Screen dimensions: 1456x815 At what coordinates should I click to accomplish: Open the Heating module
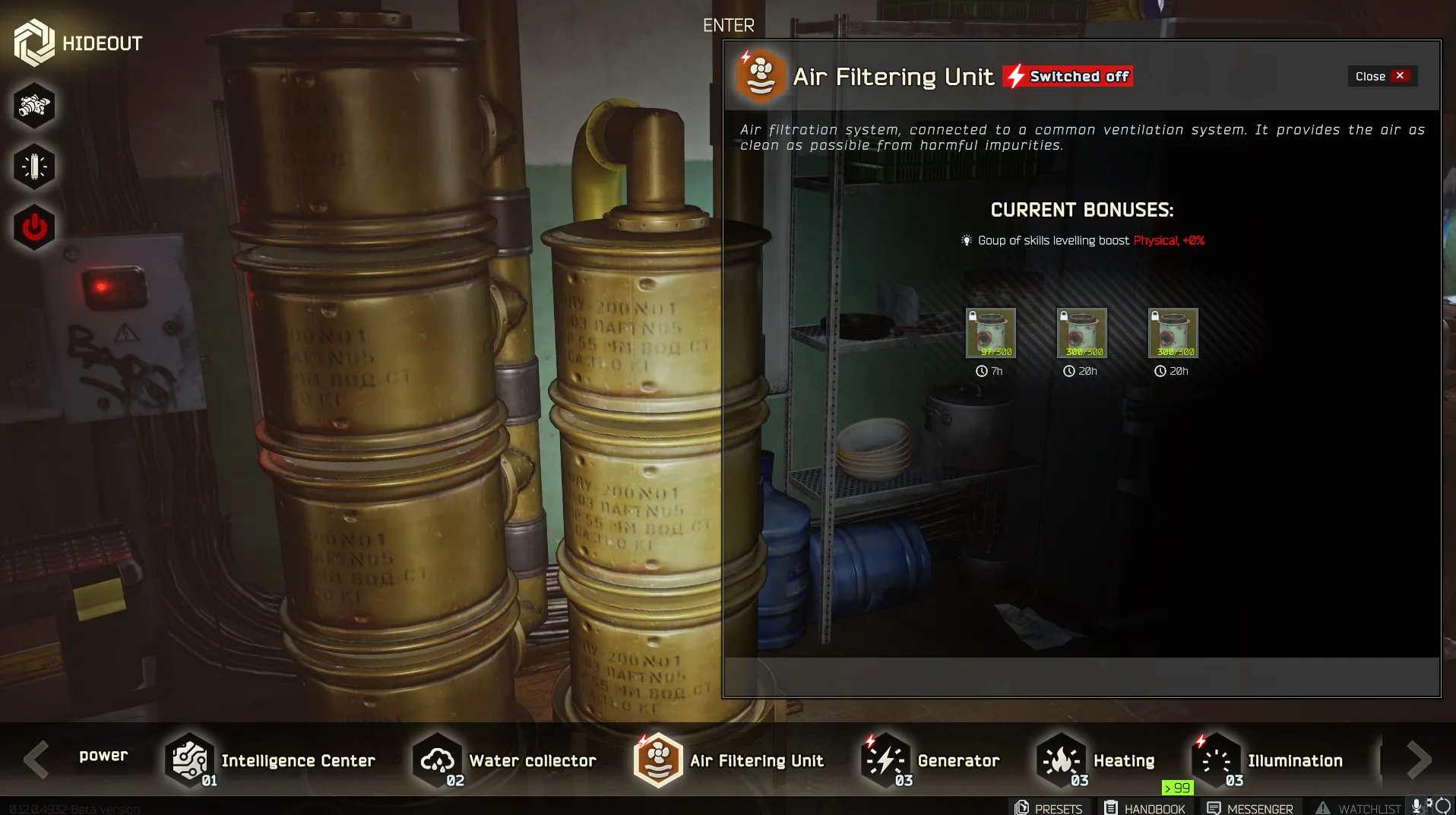click(x=1097, y=760)
